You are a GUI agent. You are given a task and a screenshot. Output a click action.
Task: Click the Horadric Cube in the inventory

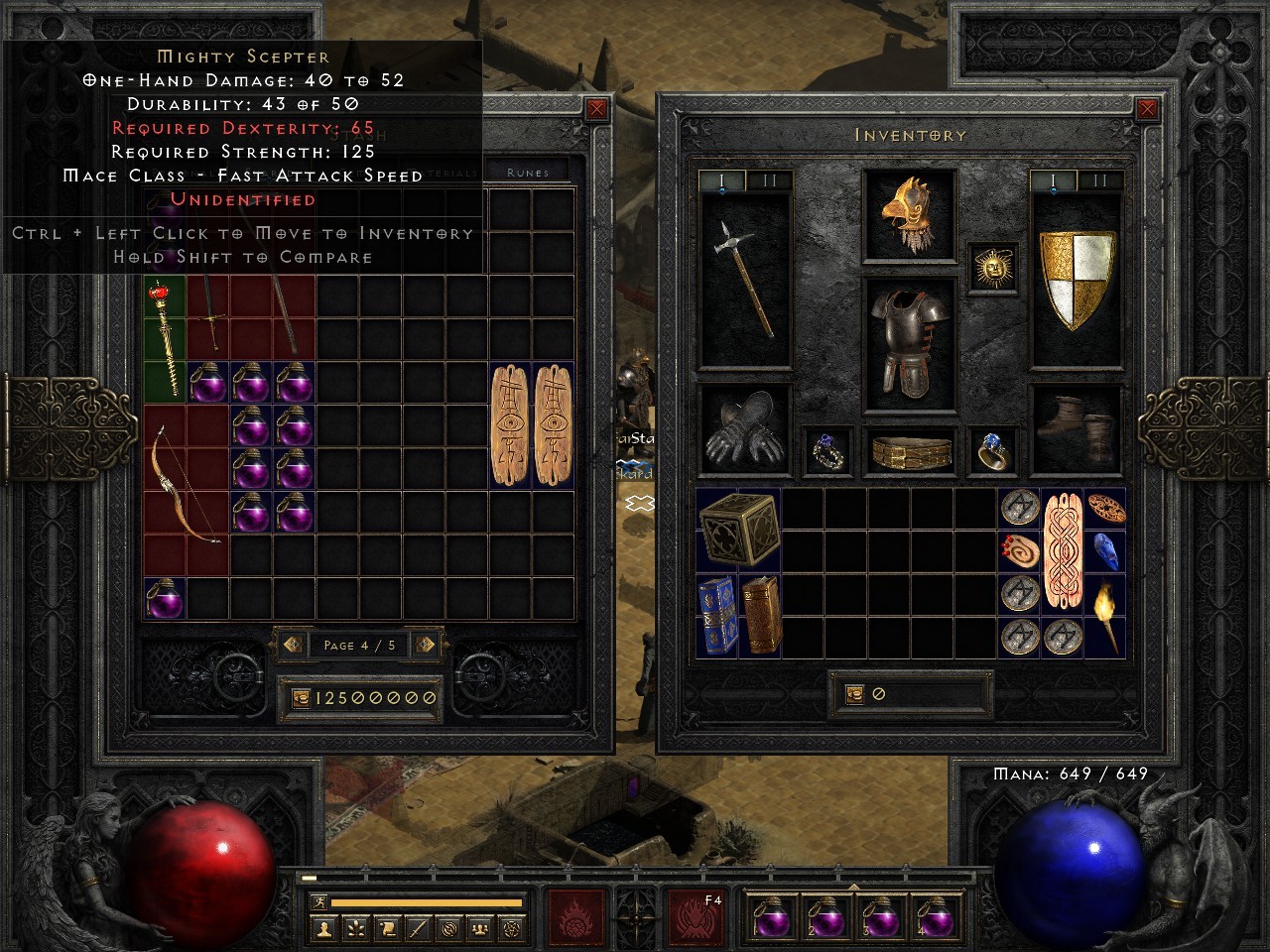(739, 531)
